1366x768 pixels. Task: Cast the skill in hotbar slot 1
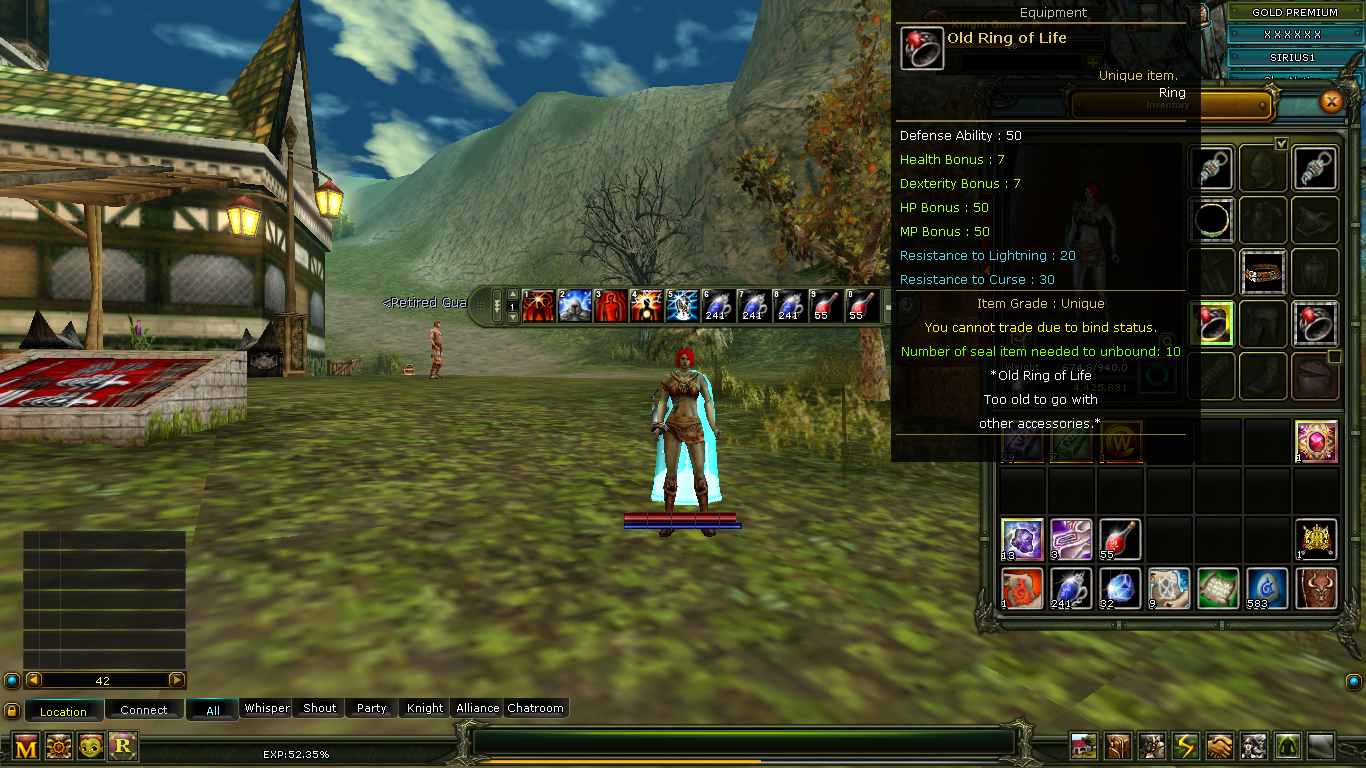537,307
